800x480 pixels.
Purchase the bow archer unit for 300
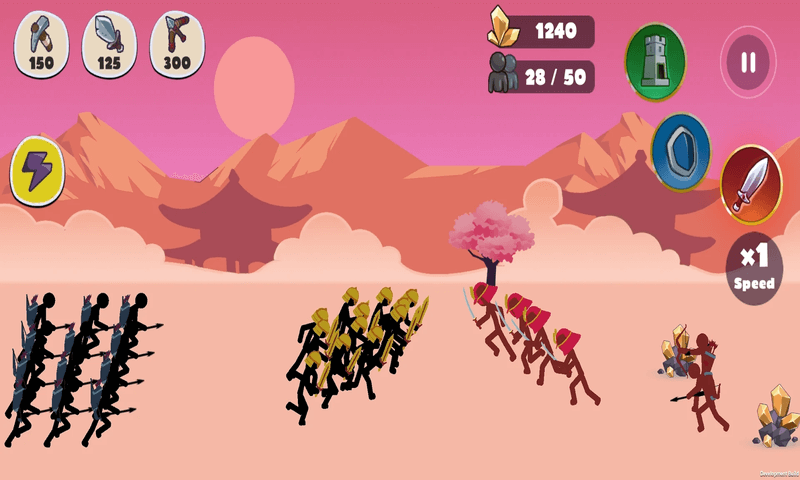tap(177, 44)
